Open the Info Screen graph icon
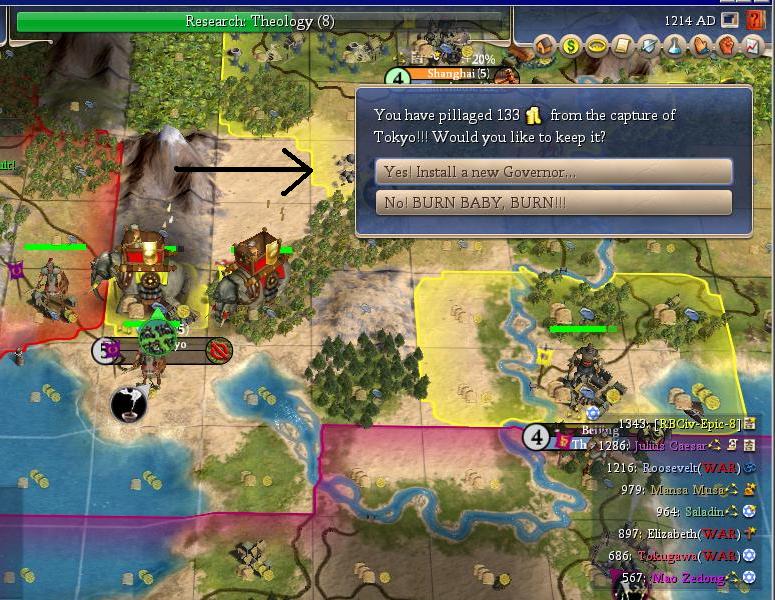775x600 pixels. (x=752, y=45)
